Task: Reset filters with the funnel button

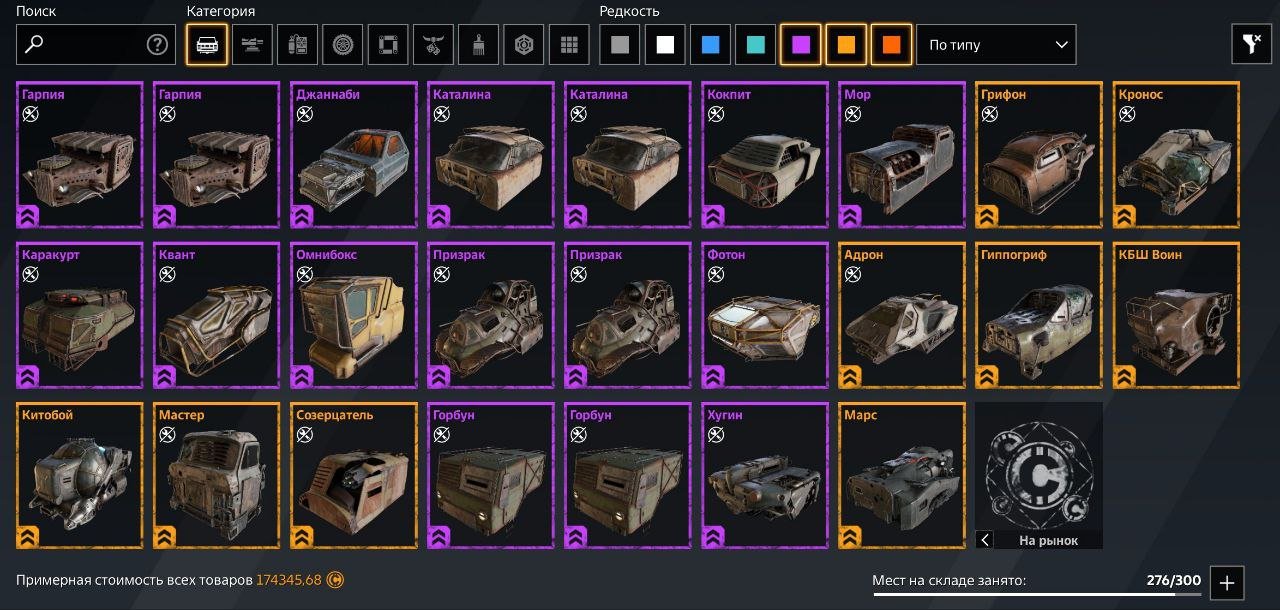Action: pyautogui.click(x=1251, y=44)
